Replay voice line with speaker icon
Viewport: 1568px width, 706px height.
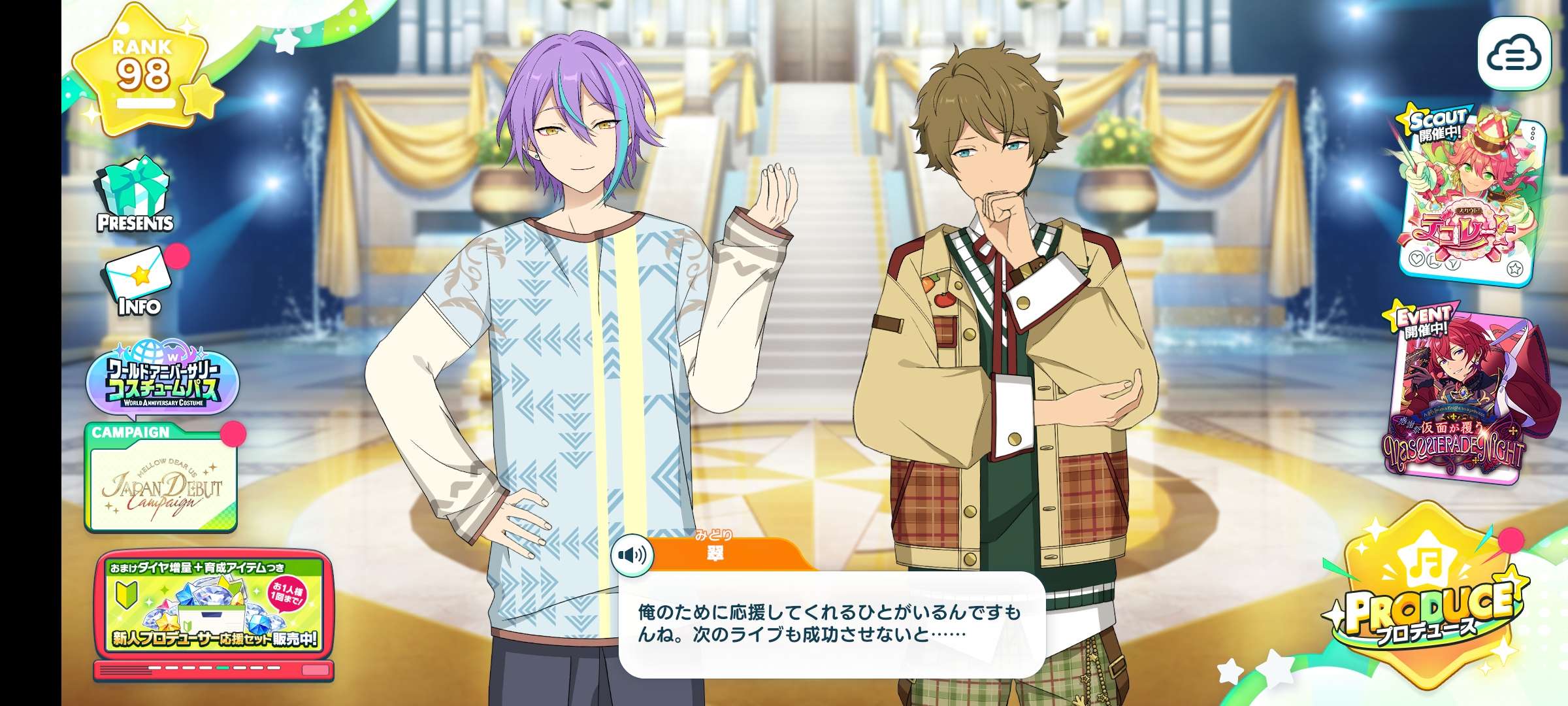tap(632, 555)
